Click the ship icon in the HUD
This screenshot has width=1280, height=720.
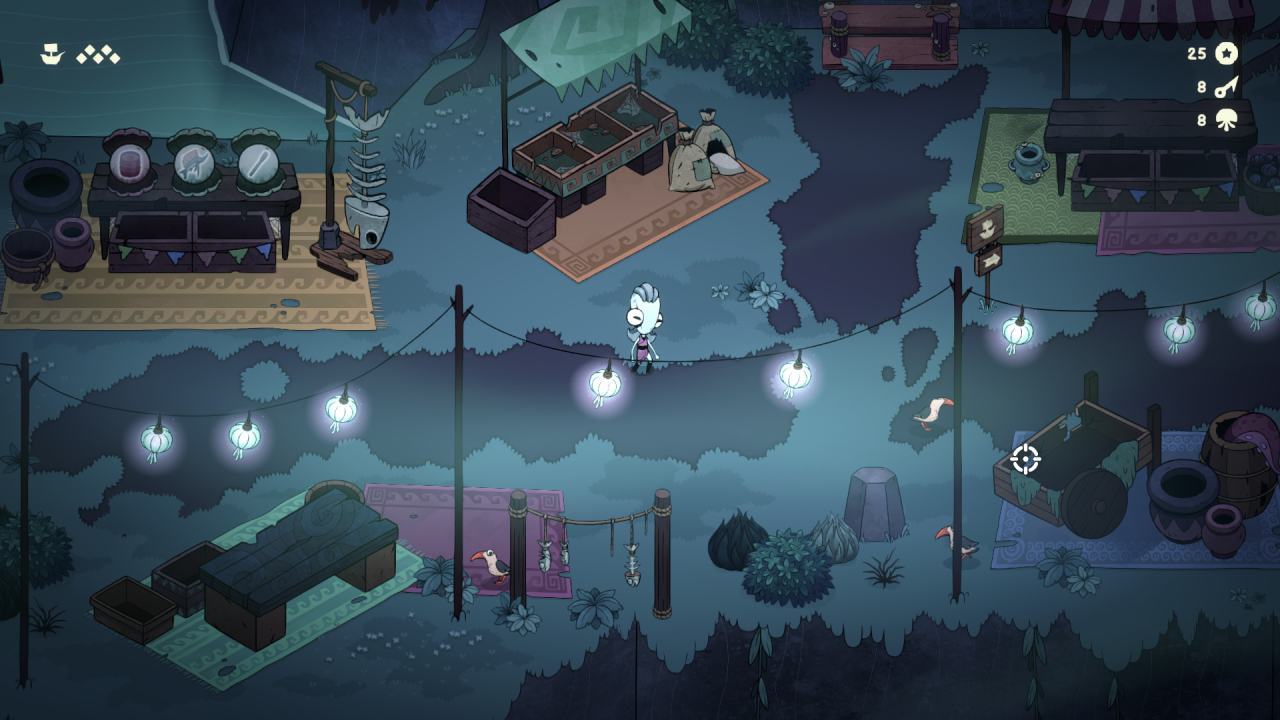(x=51, y=55)
